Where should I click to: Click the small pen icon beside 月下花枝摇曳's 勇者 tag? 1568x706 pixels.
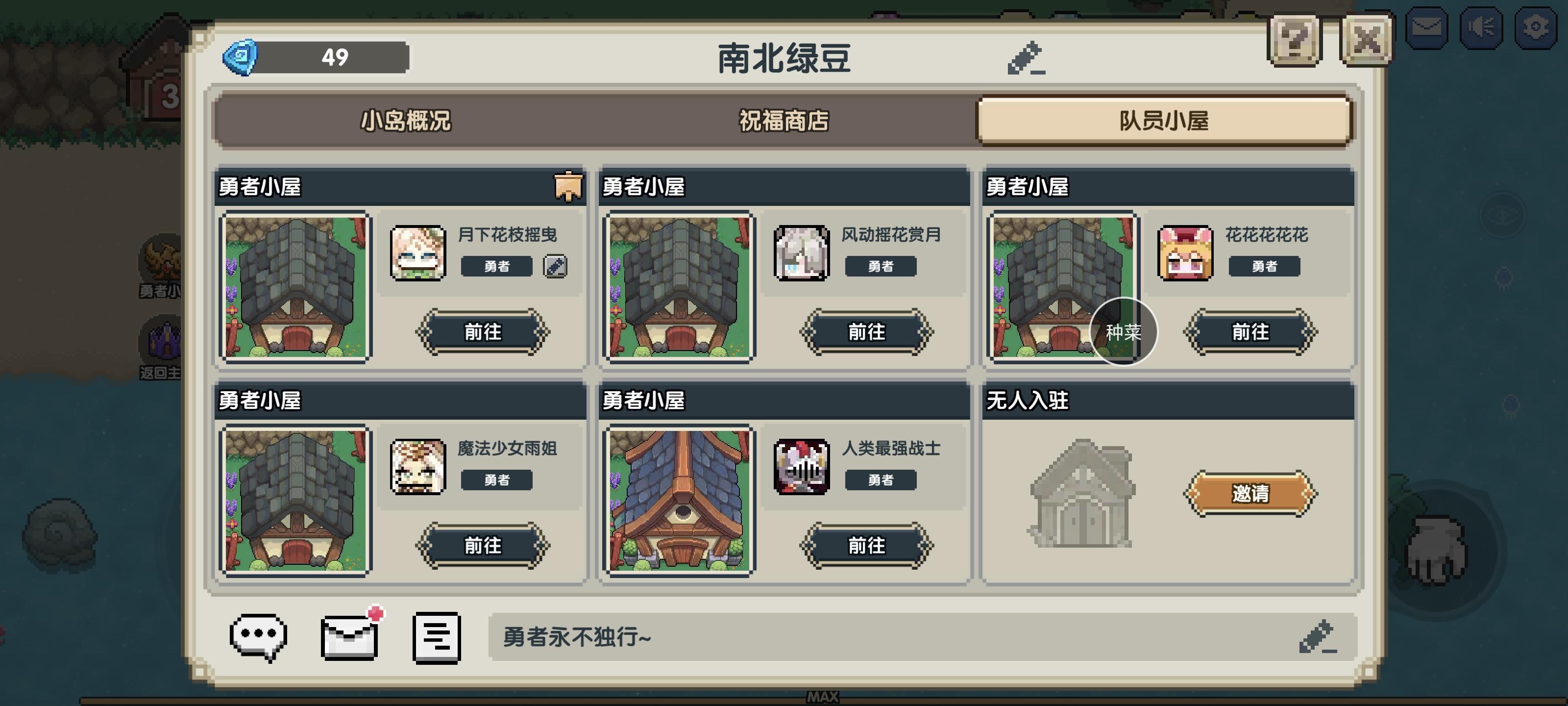click(x=555, y=266)
